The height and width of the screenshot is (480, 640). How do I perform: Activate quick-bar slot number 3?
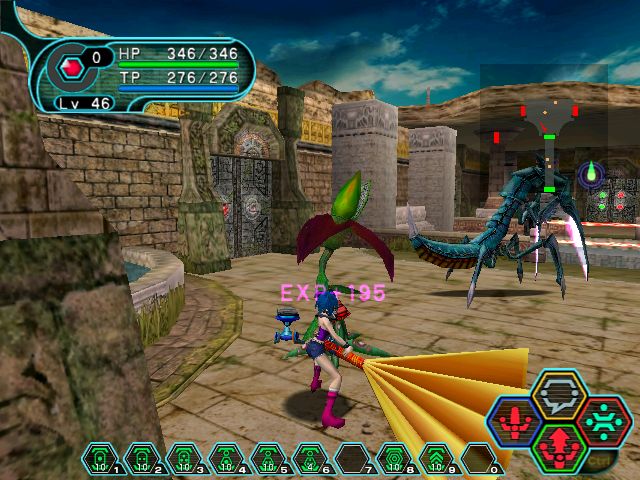184,460
